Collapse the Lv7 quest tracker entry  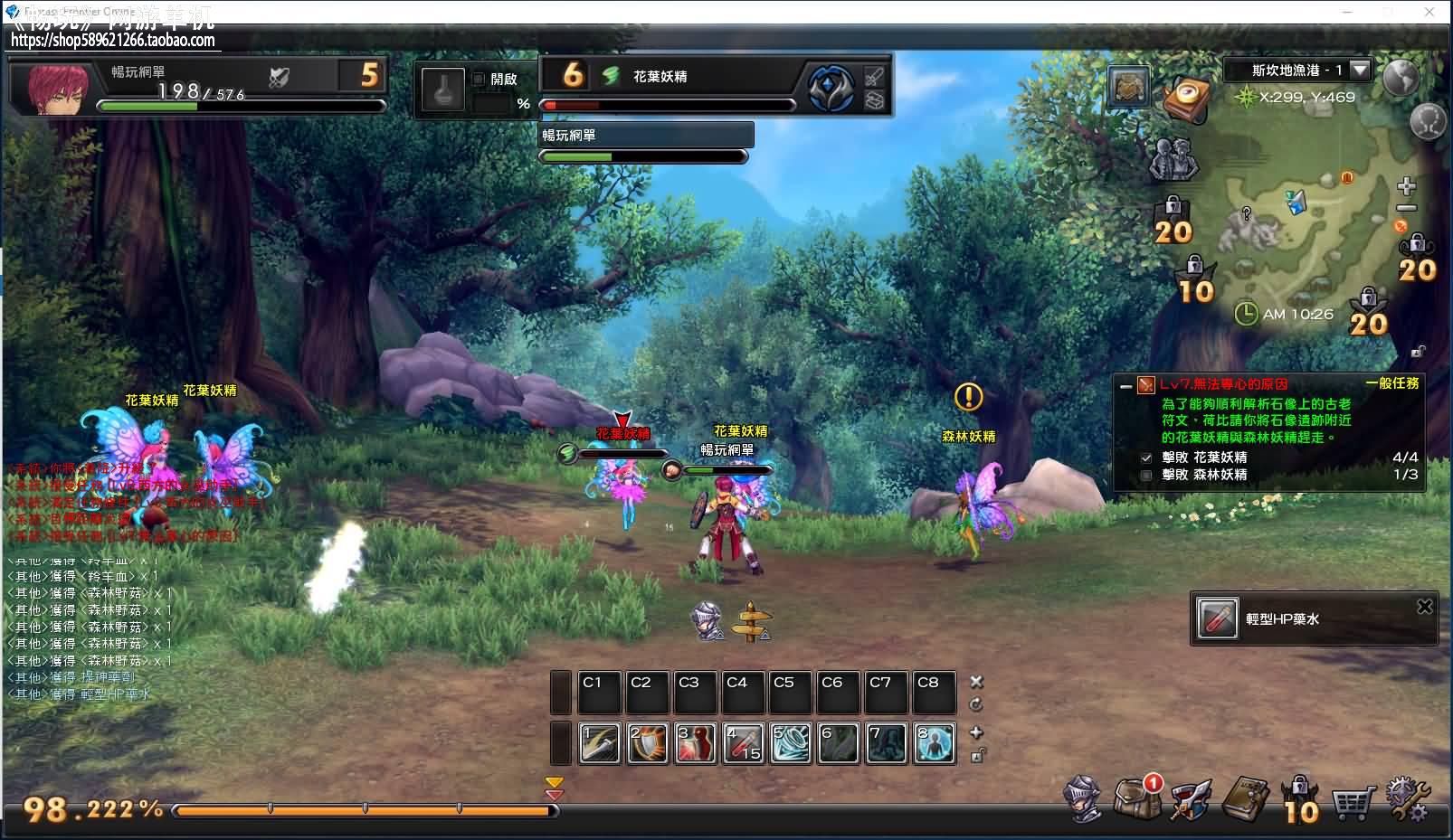pyautogui.click(x=1125, y=385)
